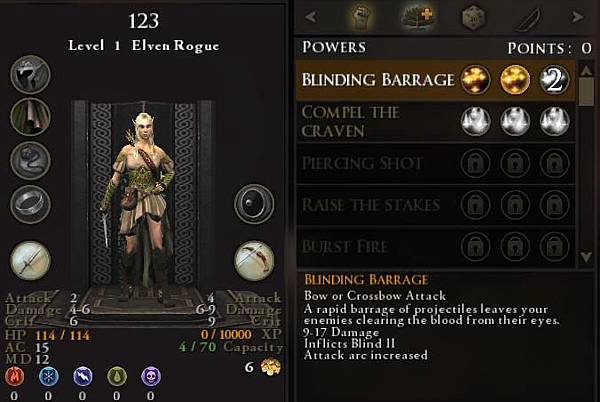
Task: Select the bow weapon slot
Action: pos(254,260)
